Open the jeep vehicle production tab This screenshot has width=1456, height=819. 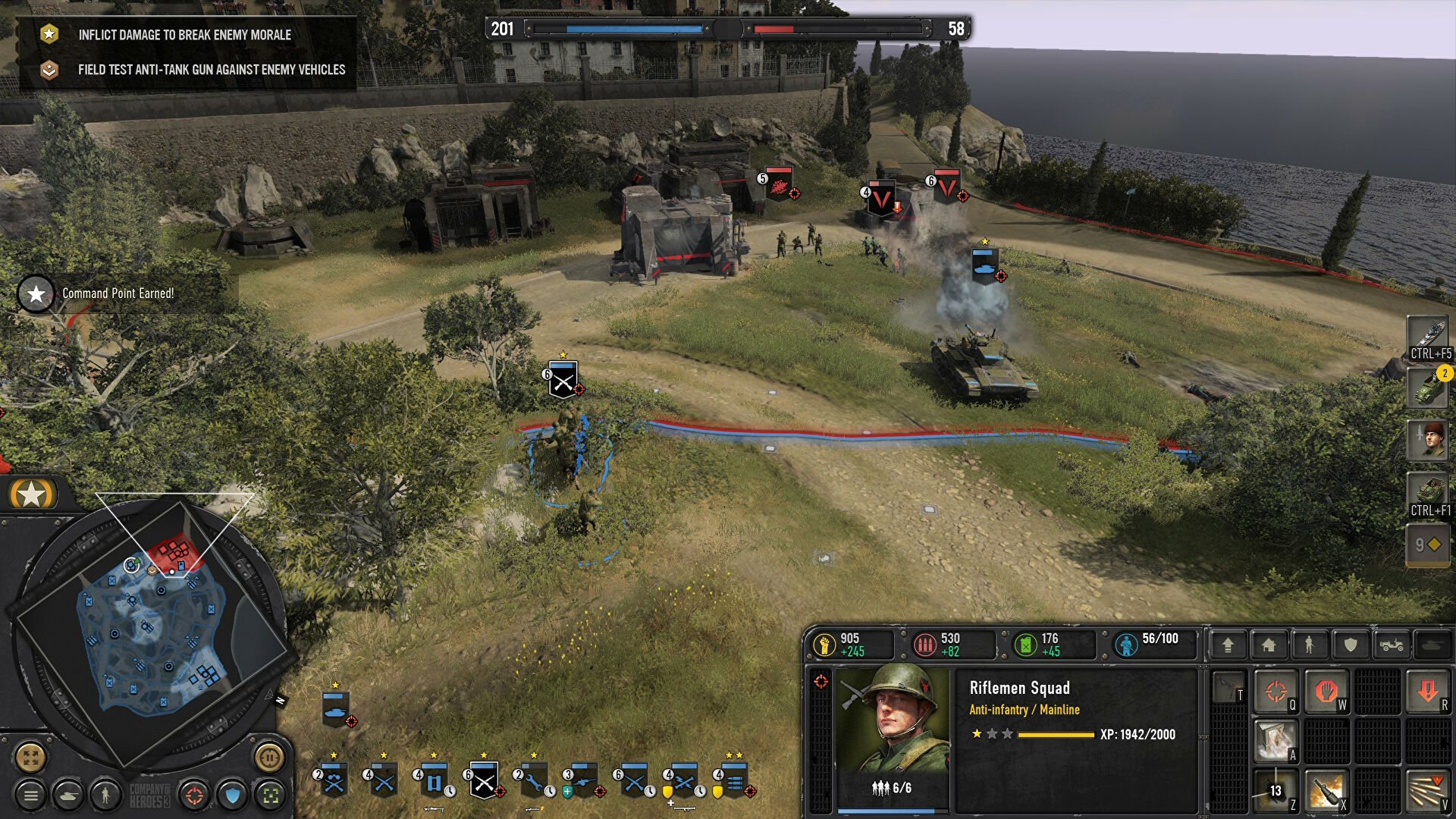coord(1392,645)
